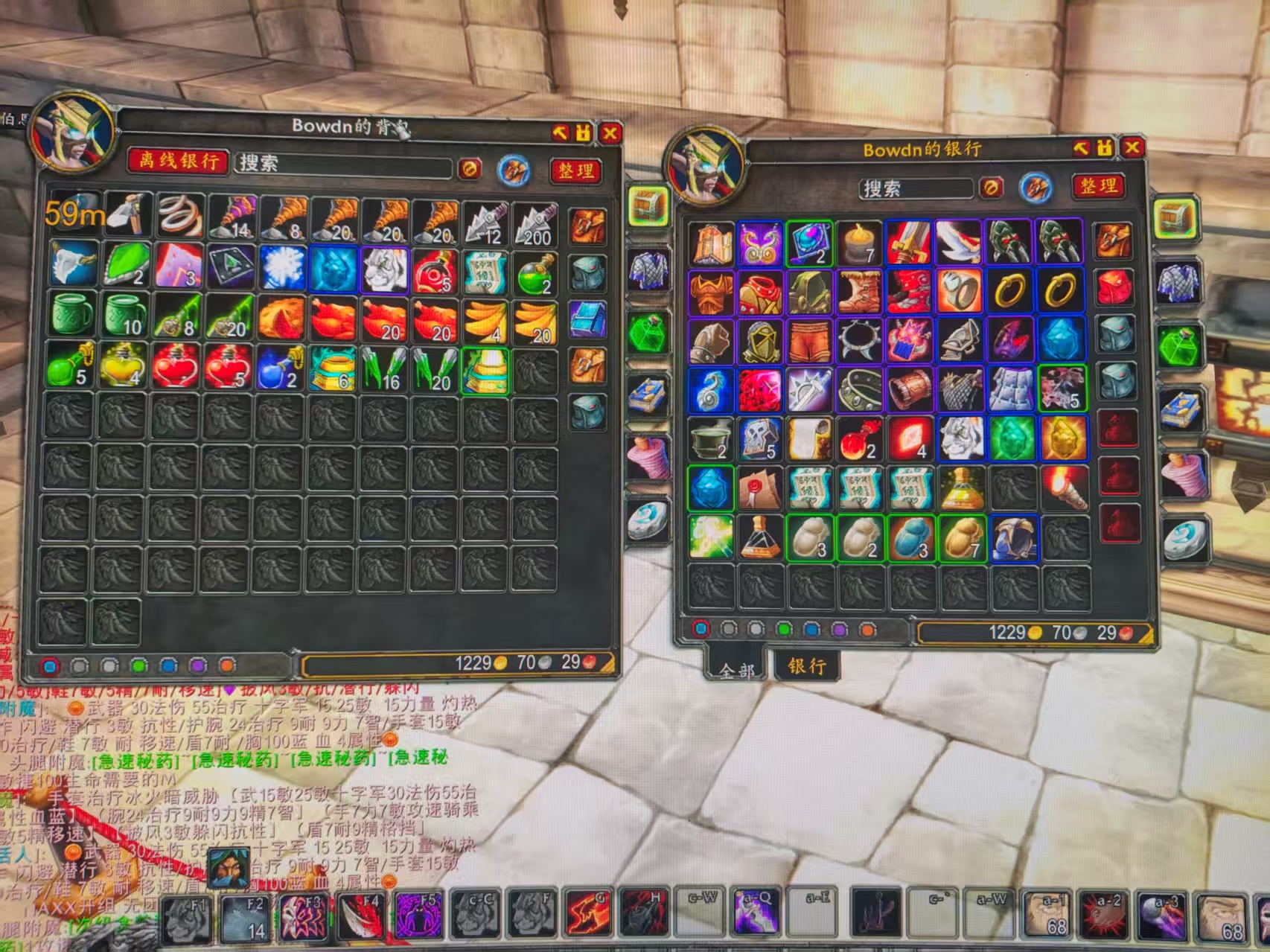
Task: Select the purple owl mask item
Action: 759,243
